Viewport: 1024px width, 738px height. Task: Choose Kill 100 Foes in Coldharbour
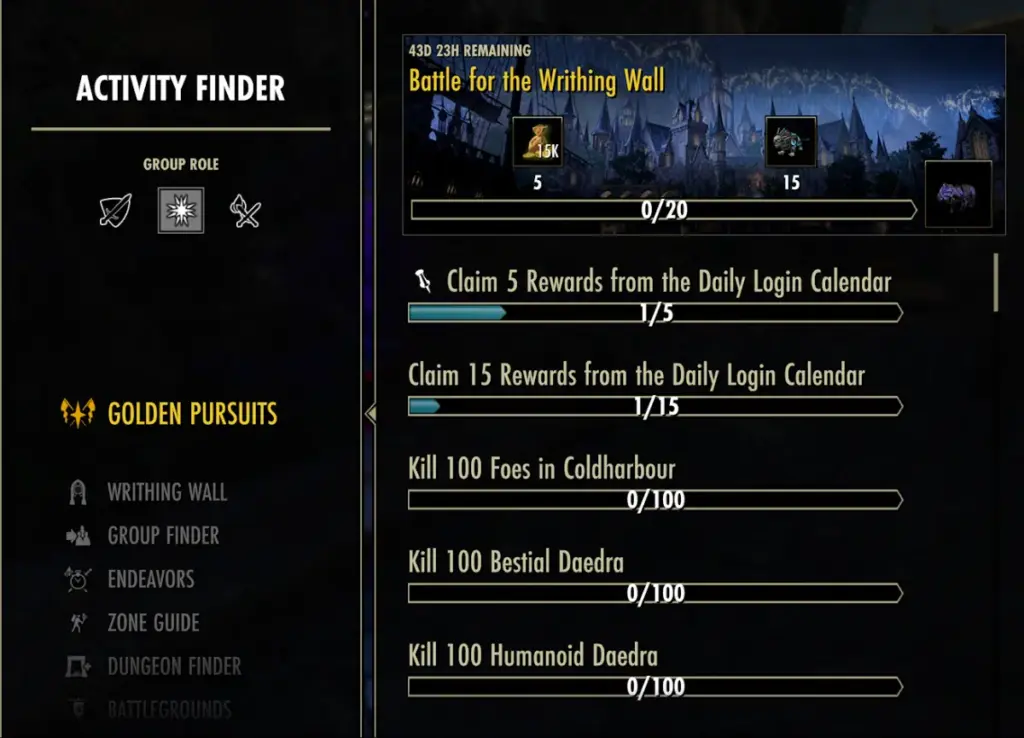pos(542,469)
